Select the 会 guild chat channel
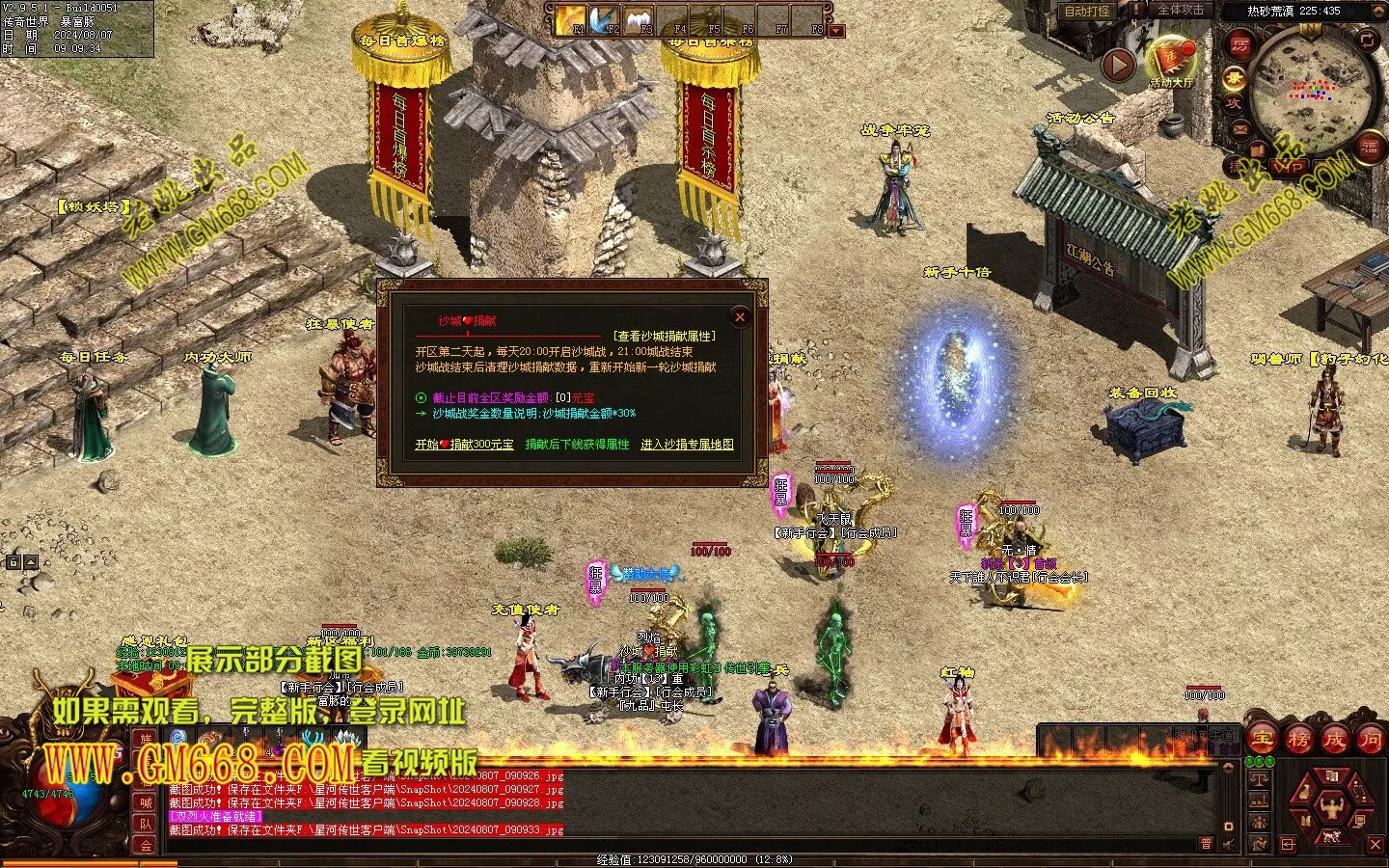 coord(146,845)
